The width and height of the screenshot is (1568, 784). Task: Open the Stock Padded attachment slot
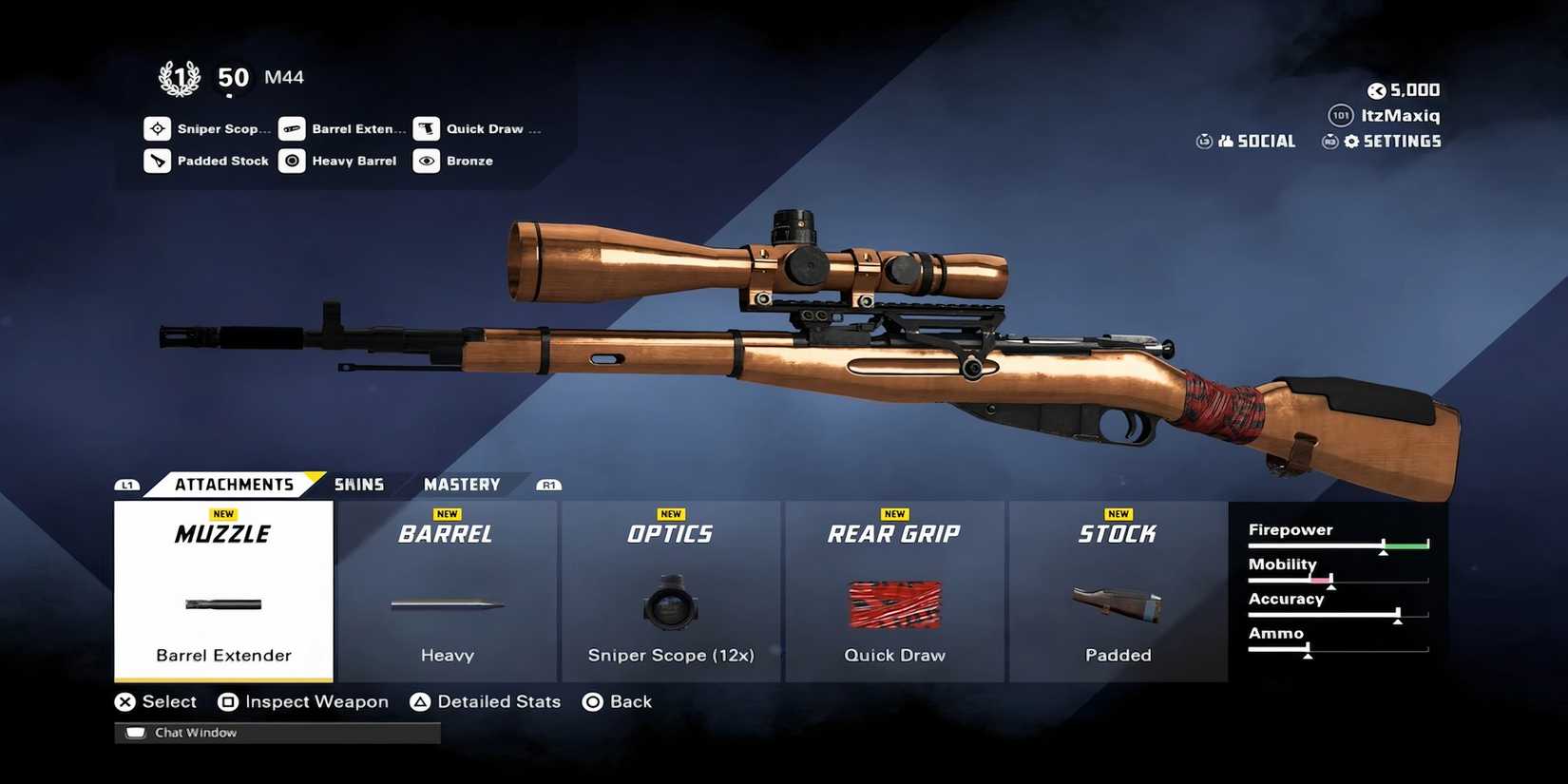[x=1118, y=591]
